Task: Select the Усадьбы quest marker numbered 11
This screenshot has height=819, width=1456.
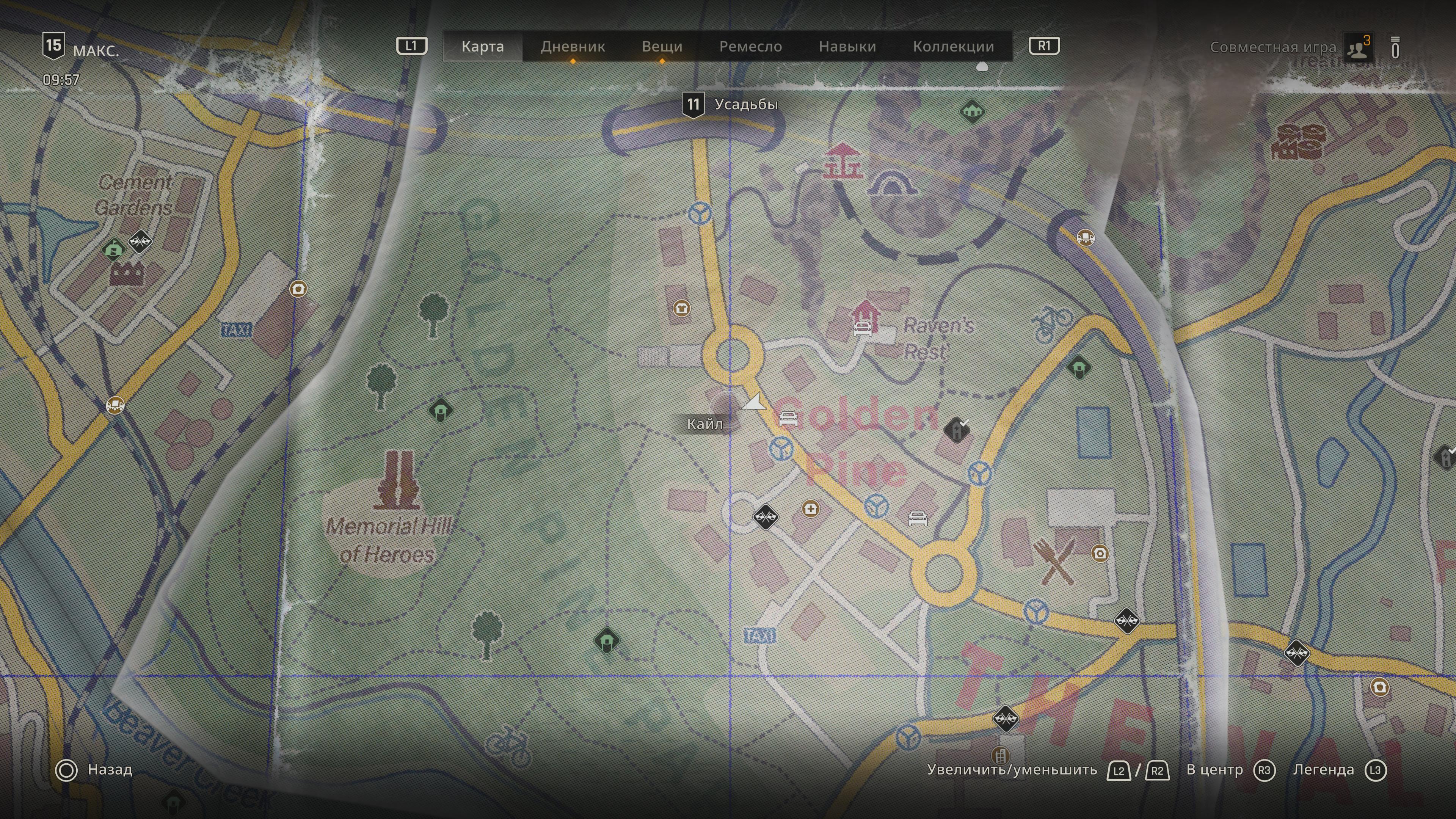Action: pos(693,105)
